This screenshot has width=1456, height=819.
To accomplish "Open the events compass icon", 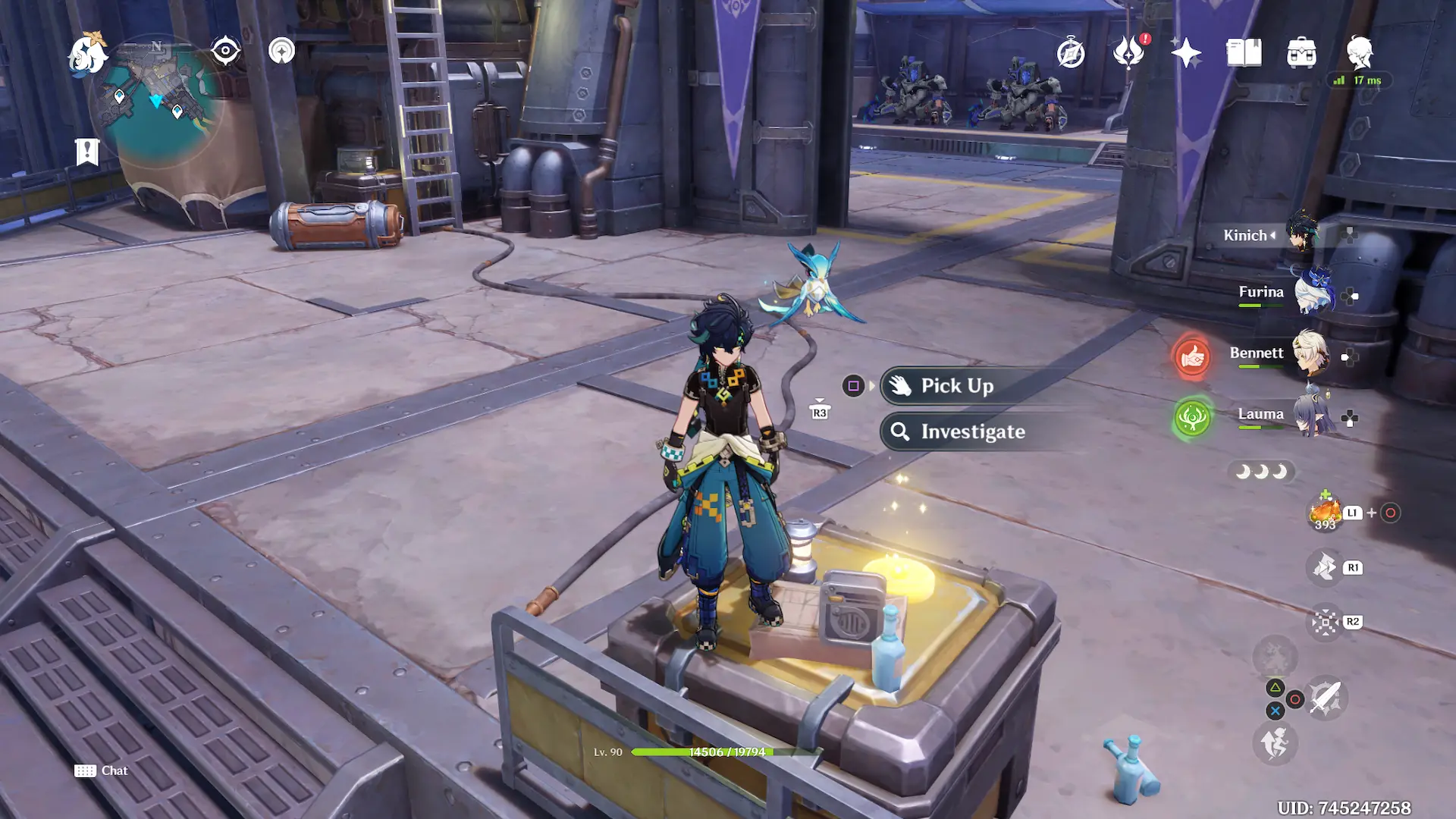I will (1071, 53).
